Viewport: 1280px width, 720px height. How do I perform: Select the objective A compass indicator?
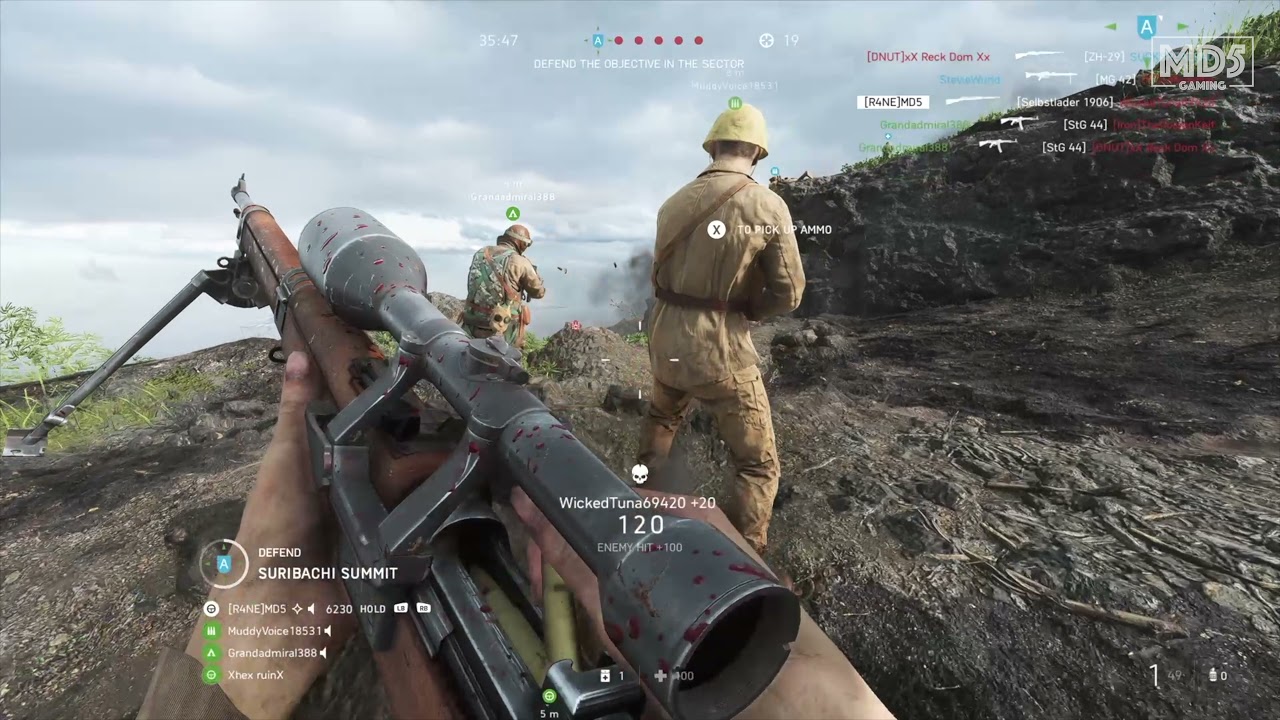click(x=1147, y=27)
